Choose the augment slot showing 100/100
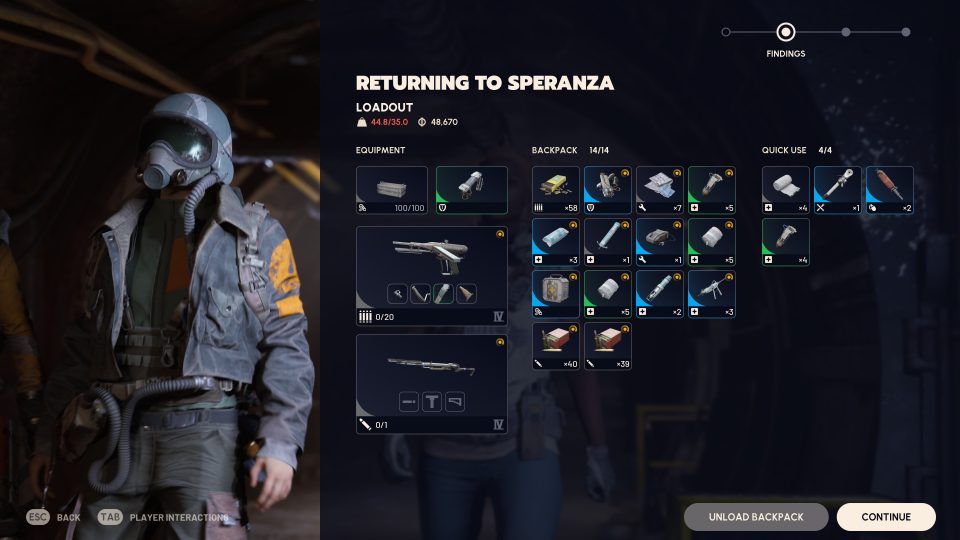 coord(392,190)
